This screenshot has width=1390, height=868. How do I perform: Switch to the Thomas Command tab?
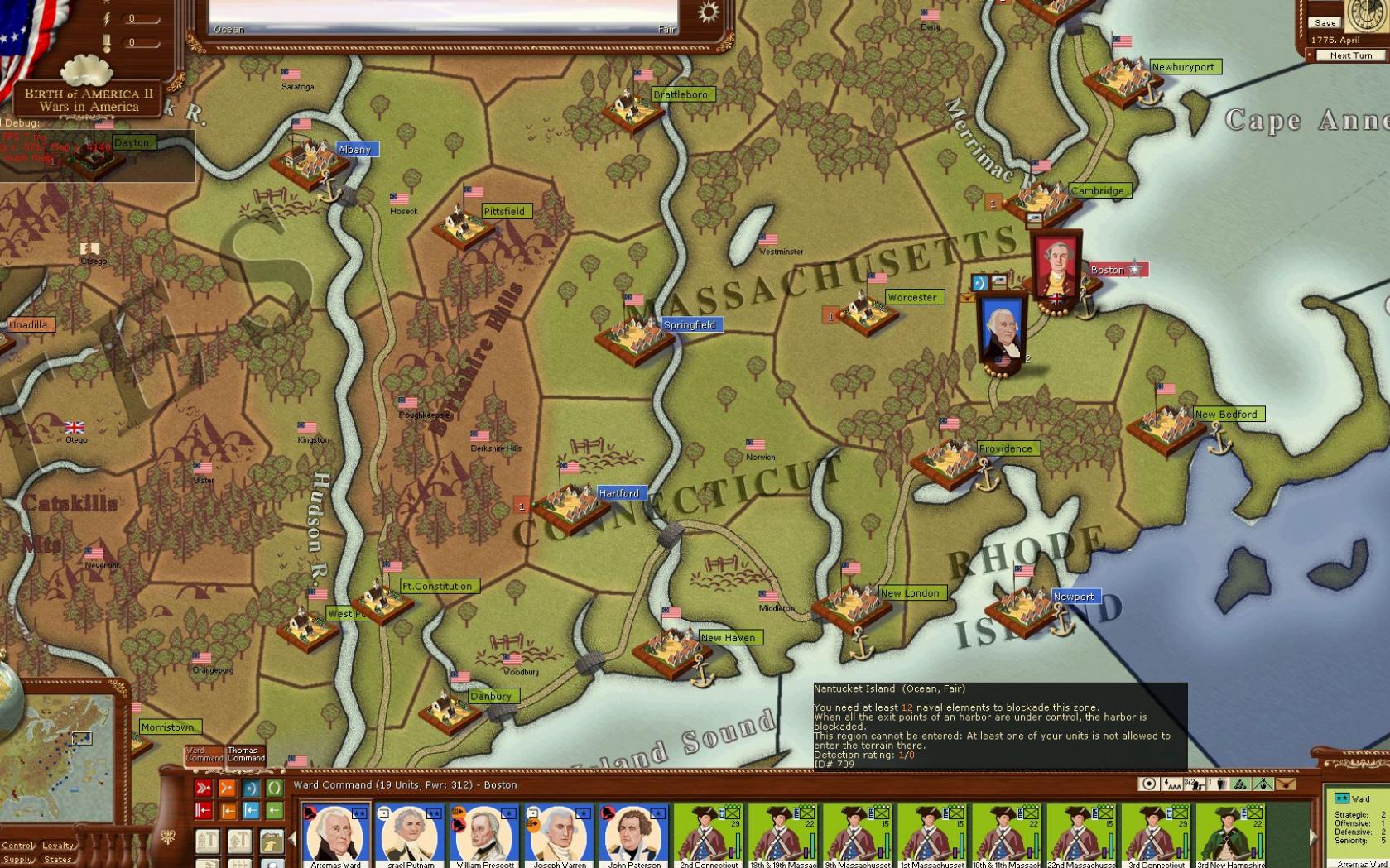pos(244,755)
